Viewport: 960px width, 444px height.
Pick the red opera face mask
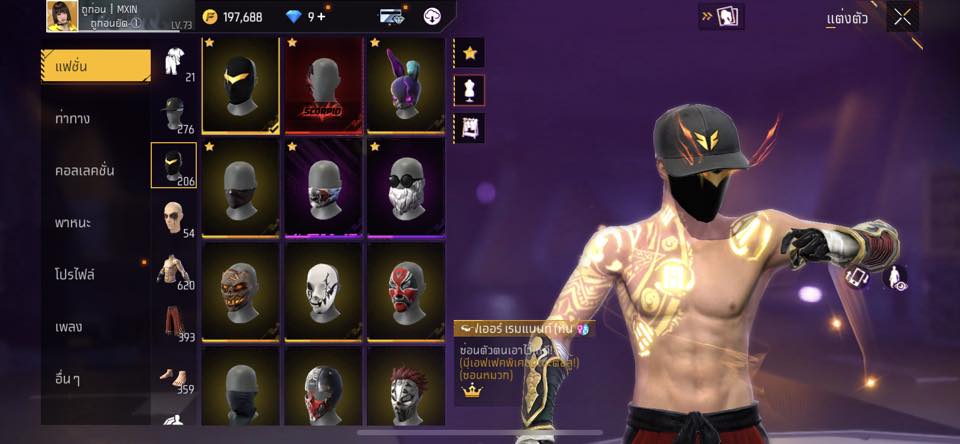405,290
